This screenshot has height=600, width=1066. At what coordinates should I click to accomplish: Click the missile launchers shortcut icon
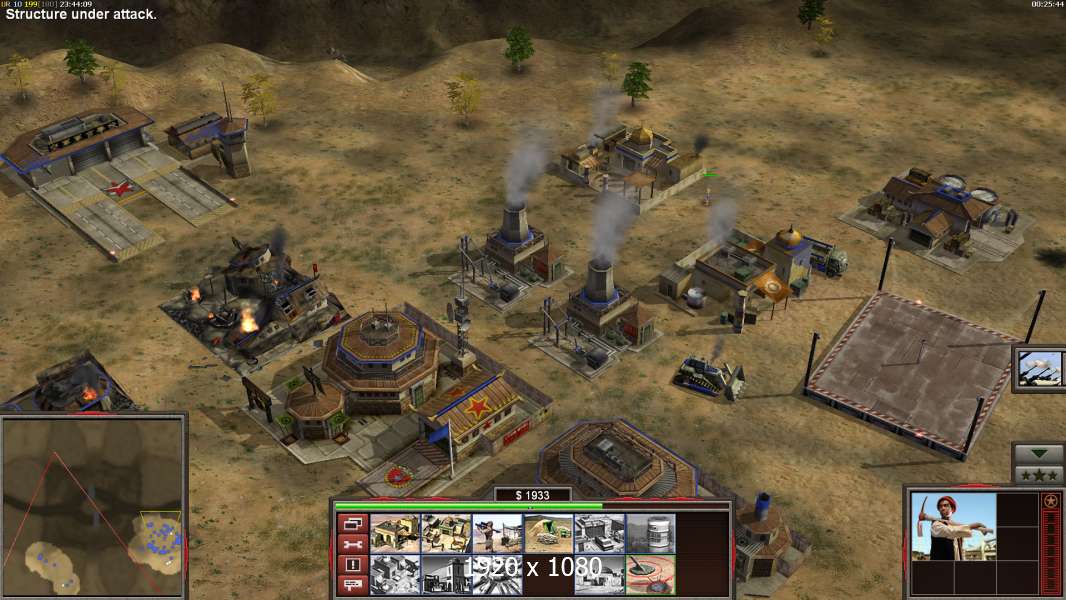click(x=1040, y=367)
